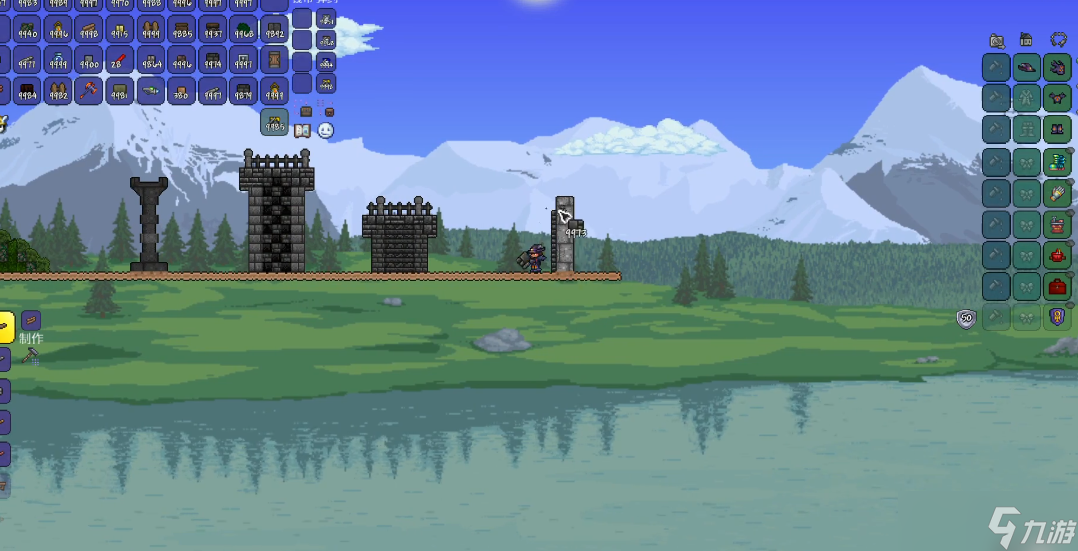Click the required material slot above 制作

(x=31, y=321)
